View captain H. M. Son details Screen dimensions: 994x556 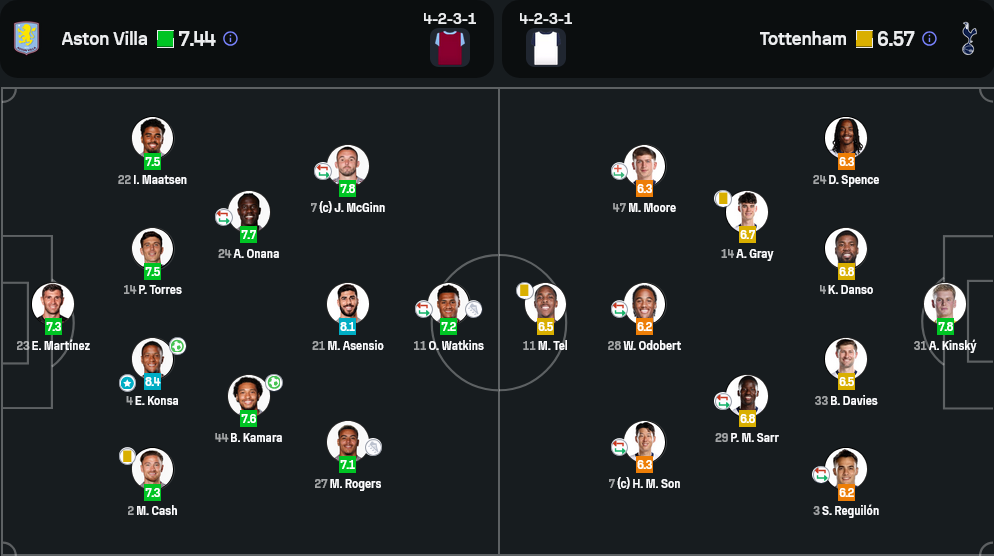tap(644, 442)
